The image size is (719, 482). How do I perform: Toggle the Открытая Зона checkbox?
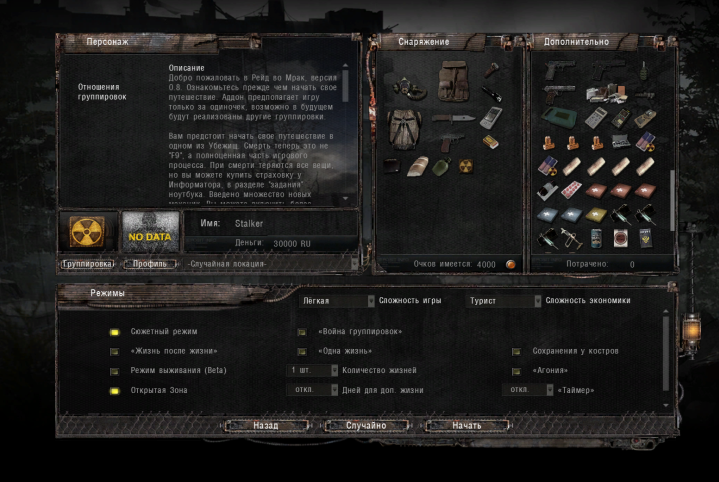(x=115, y=390)
